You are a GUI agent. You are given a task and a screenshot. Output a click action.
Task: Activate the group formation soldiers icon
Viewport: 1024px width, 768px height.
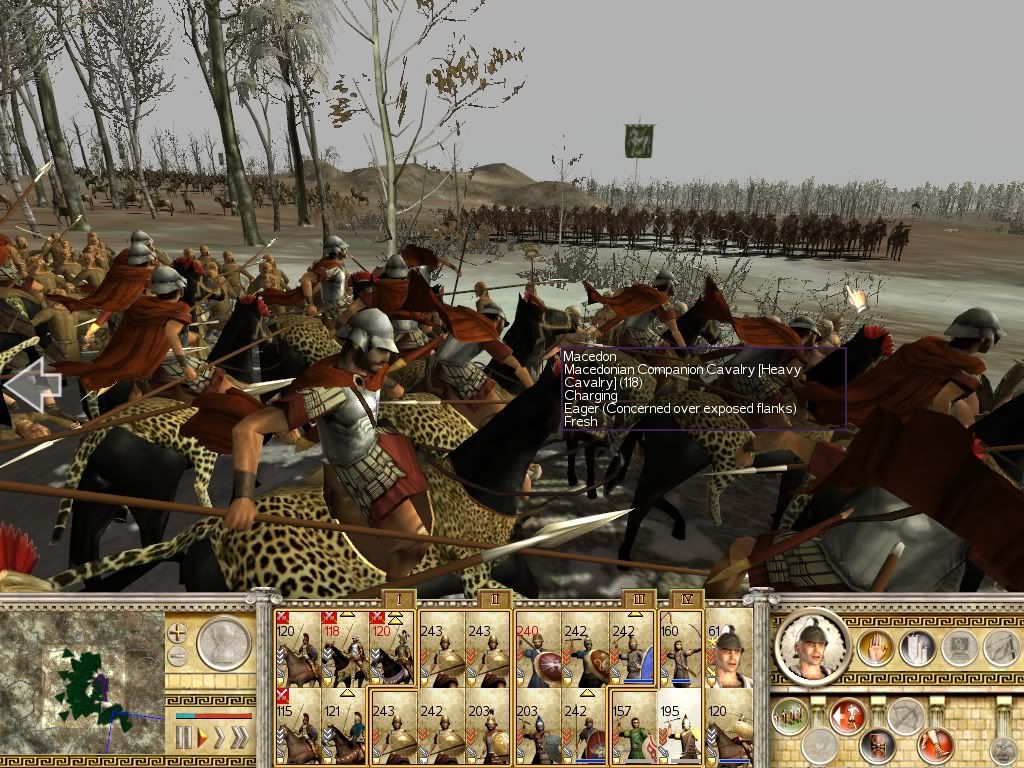point(790,716)
